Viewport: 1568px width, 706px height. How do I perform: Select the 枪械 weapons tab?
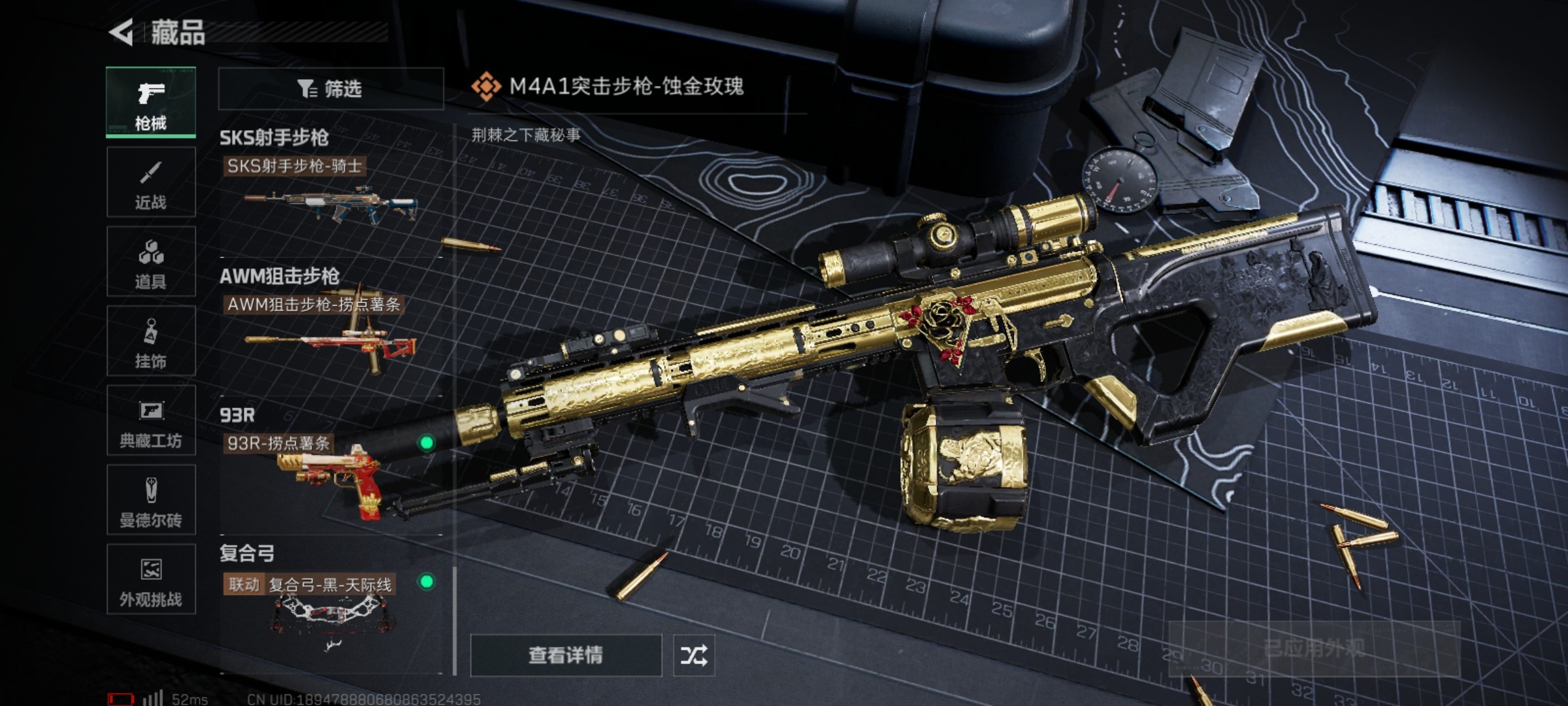151,102
